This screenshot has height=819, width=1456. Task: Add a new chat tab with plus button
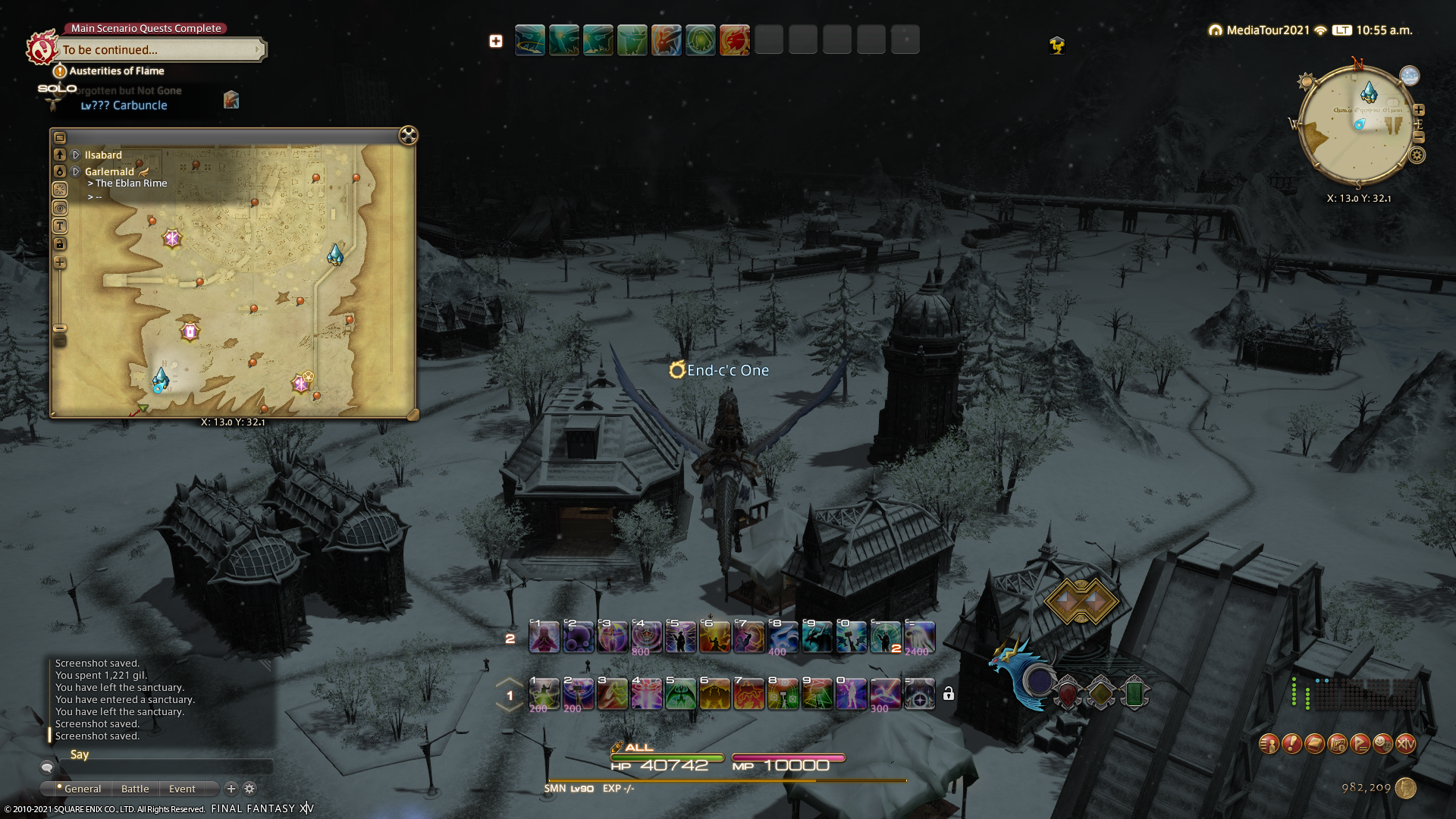pos(231,789)
